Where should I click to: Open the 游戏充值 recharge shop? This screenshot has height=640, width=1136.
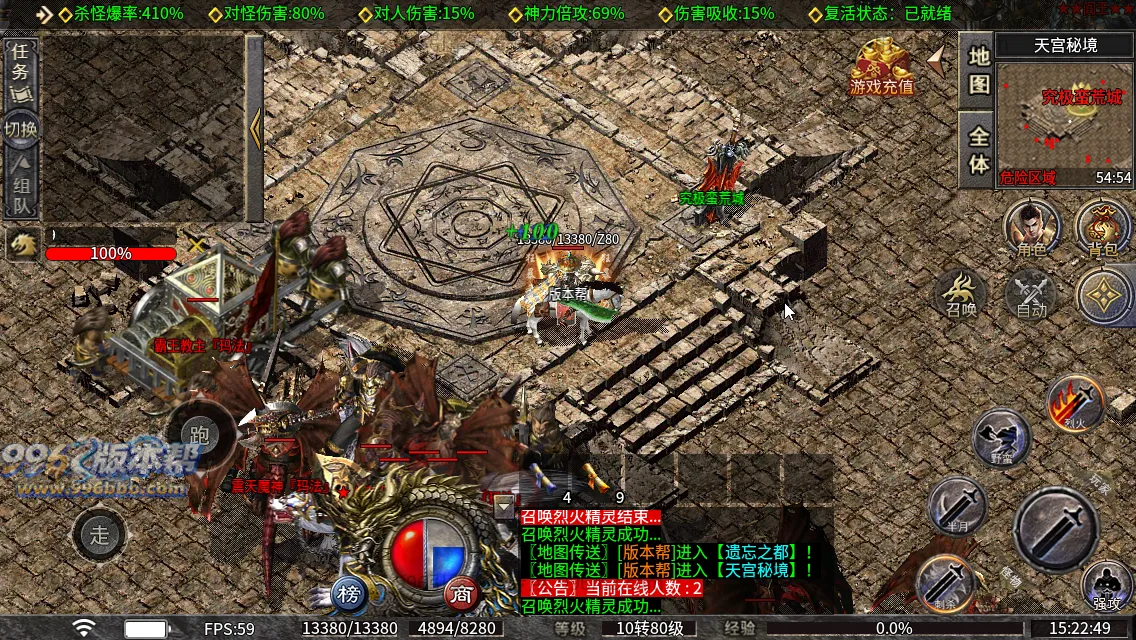tap(882, 66)
